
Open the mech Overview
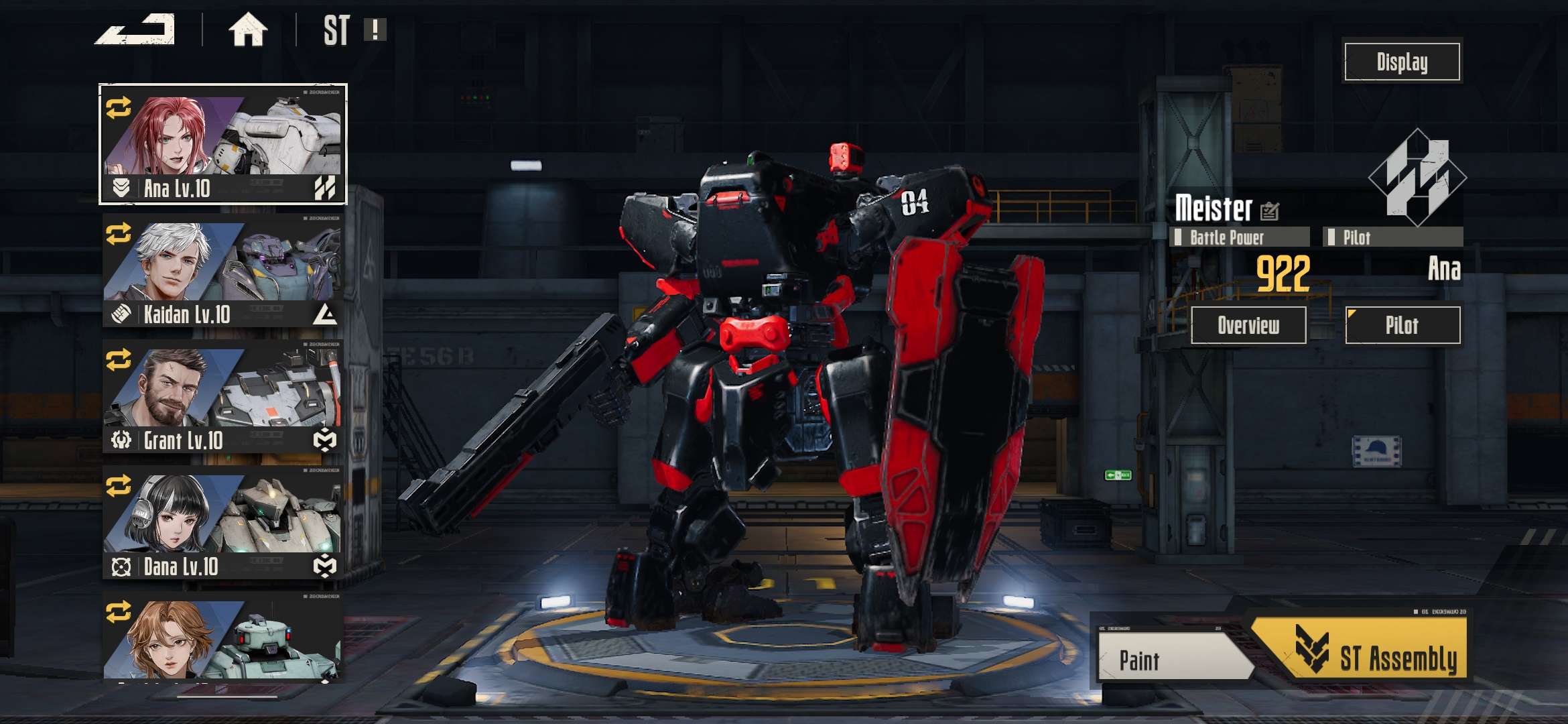coord(1248,325)
